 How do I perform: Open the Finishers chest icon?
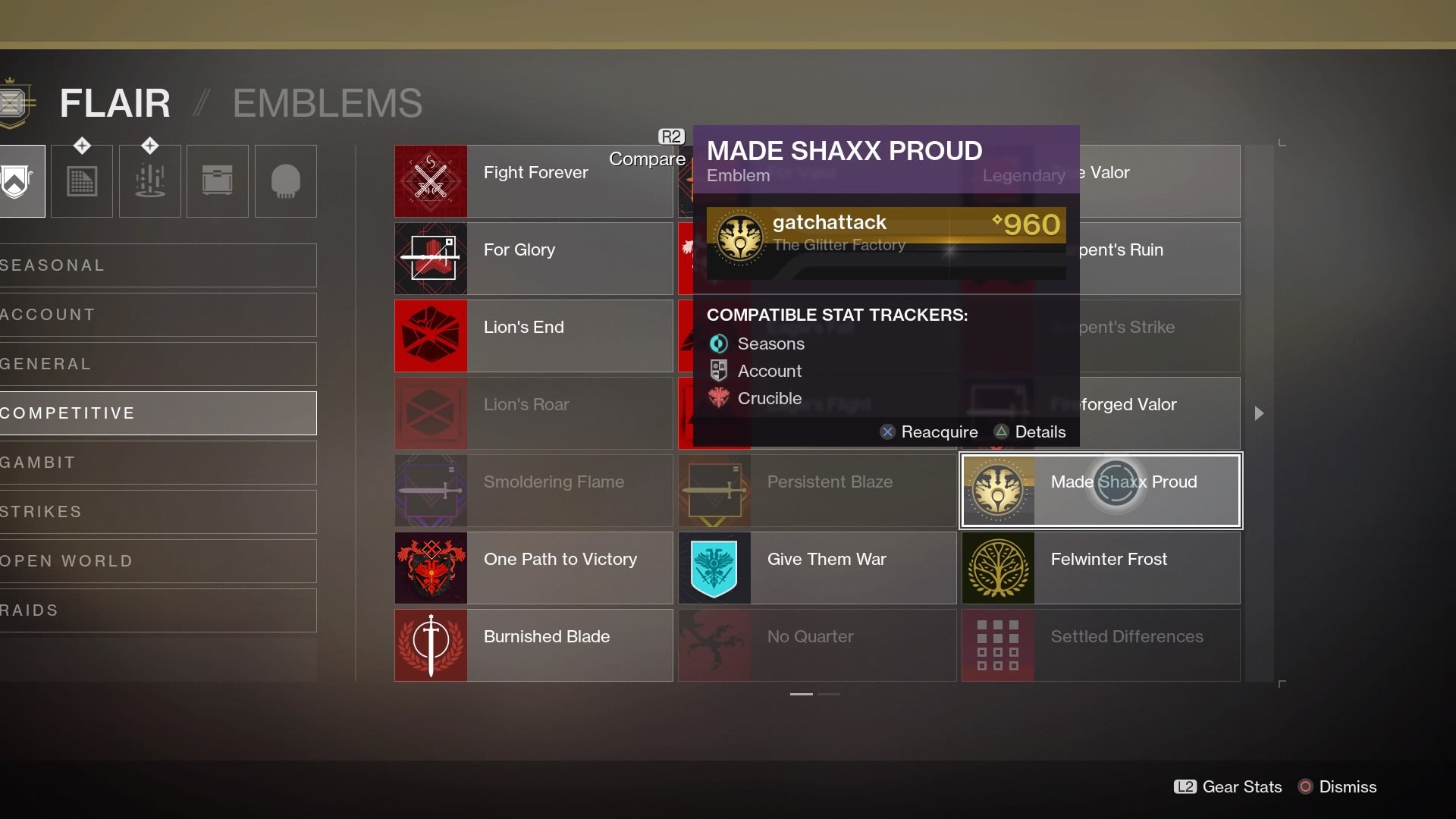(x=217, y=181)
